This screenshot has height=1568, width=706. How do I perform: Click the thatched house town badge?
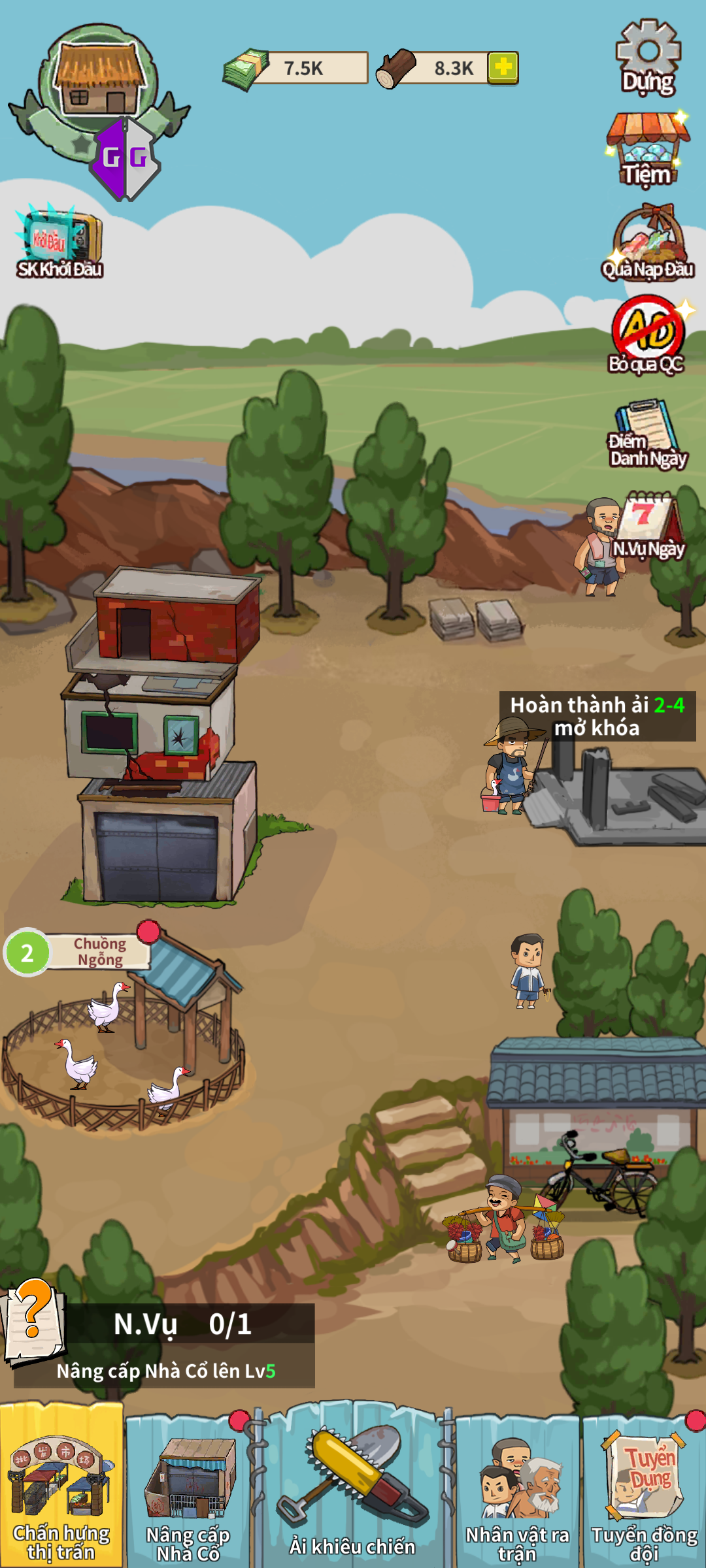pyautogui.click(x=98, y=82)
